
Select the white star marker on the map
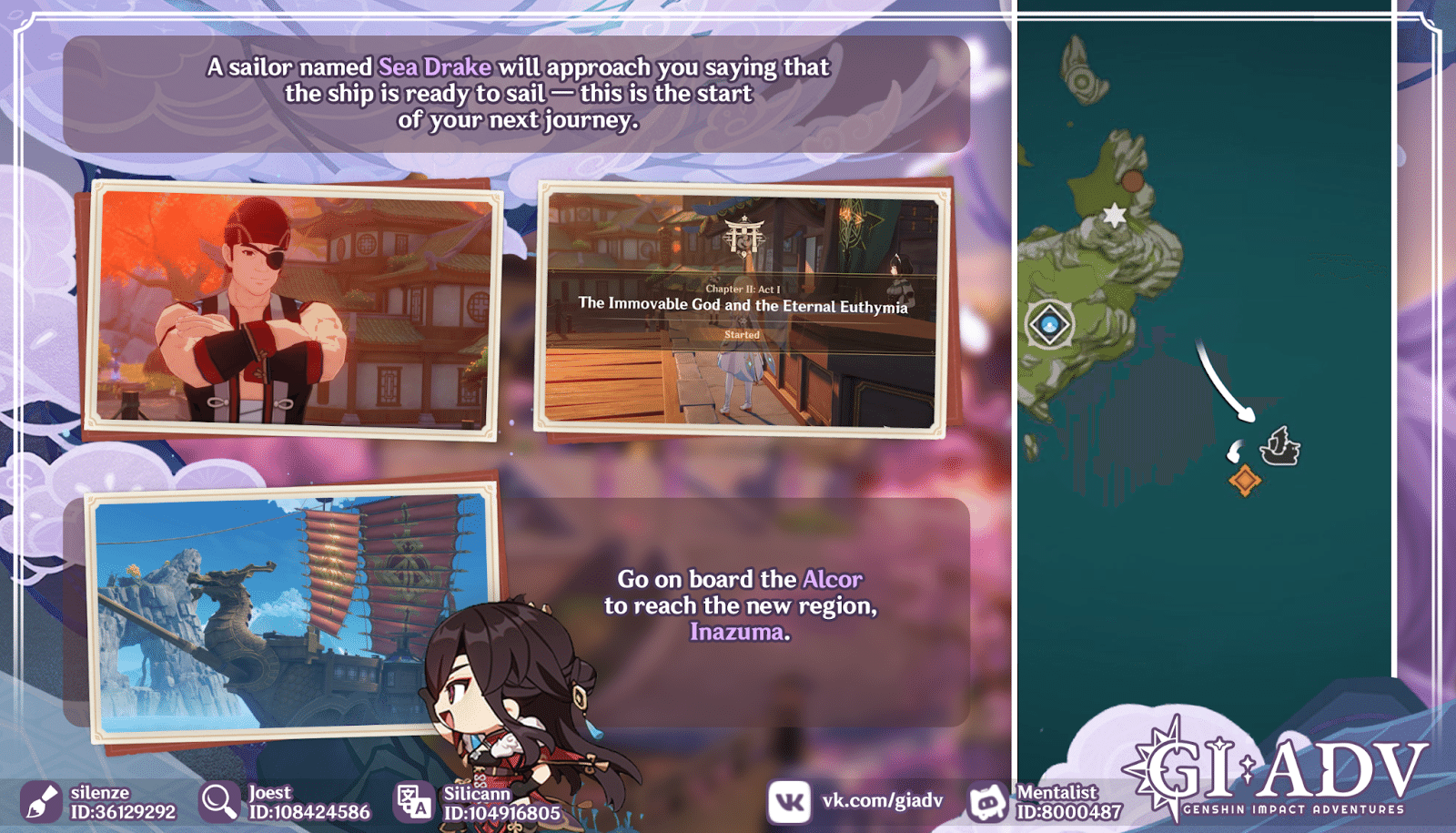tap(1114, 216)
